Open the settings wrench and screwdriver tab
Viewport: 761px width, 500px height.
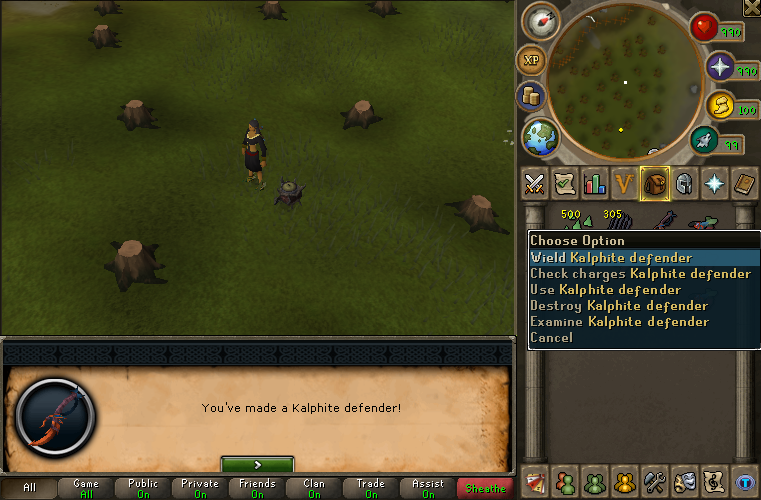pos(655,481)
